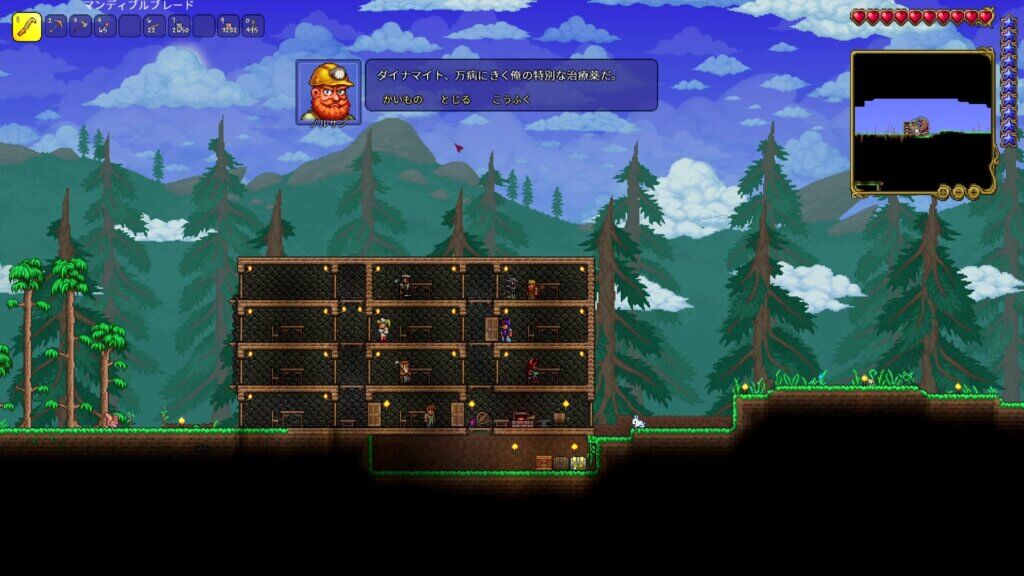Select hotbar slot 7 item stack
1024x576 pixels.
(179, 26)
